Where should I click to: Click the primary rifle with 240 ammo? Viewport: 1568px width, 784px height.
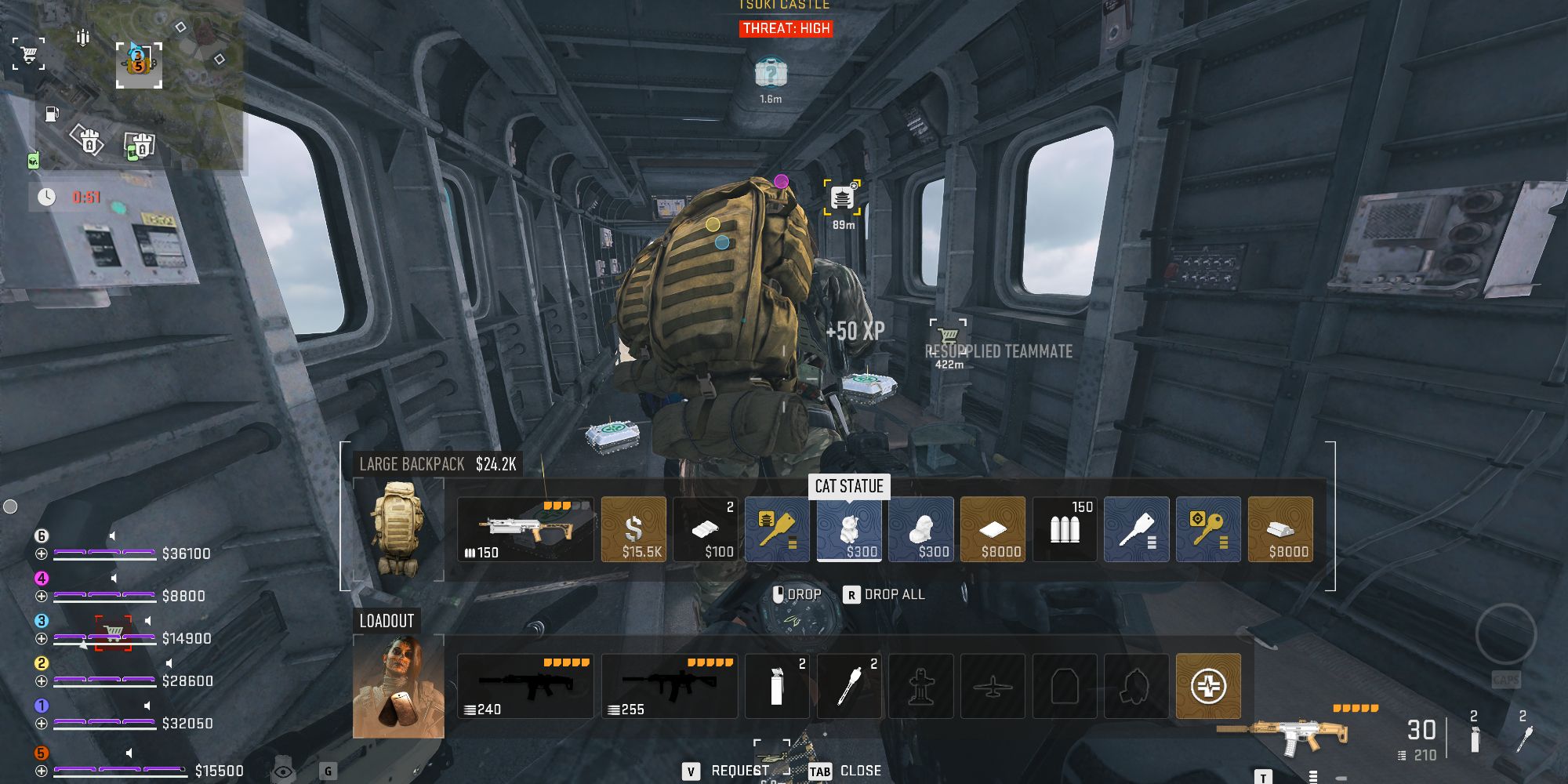point(524,685)
